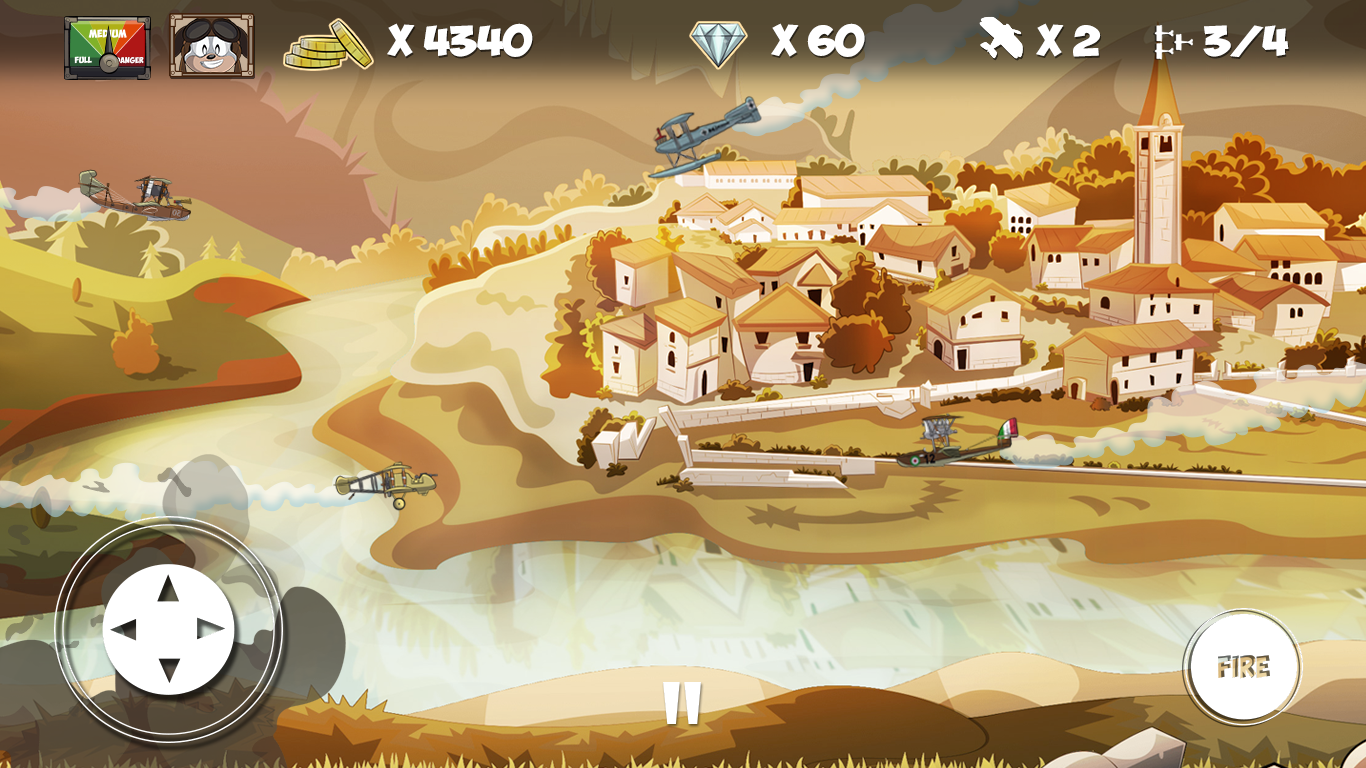Steer down with the d-pad down arrow

coord(168,670)
